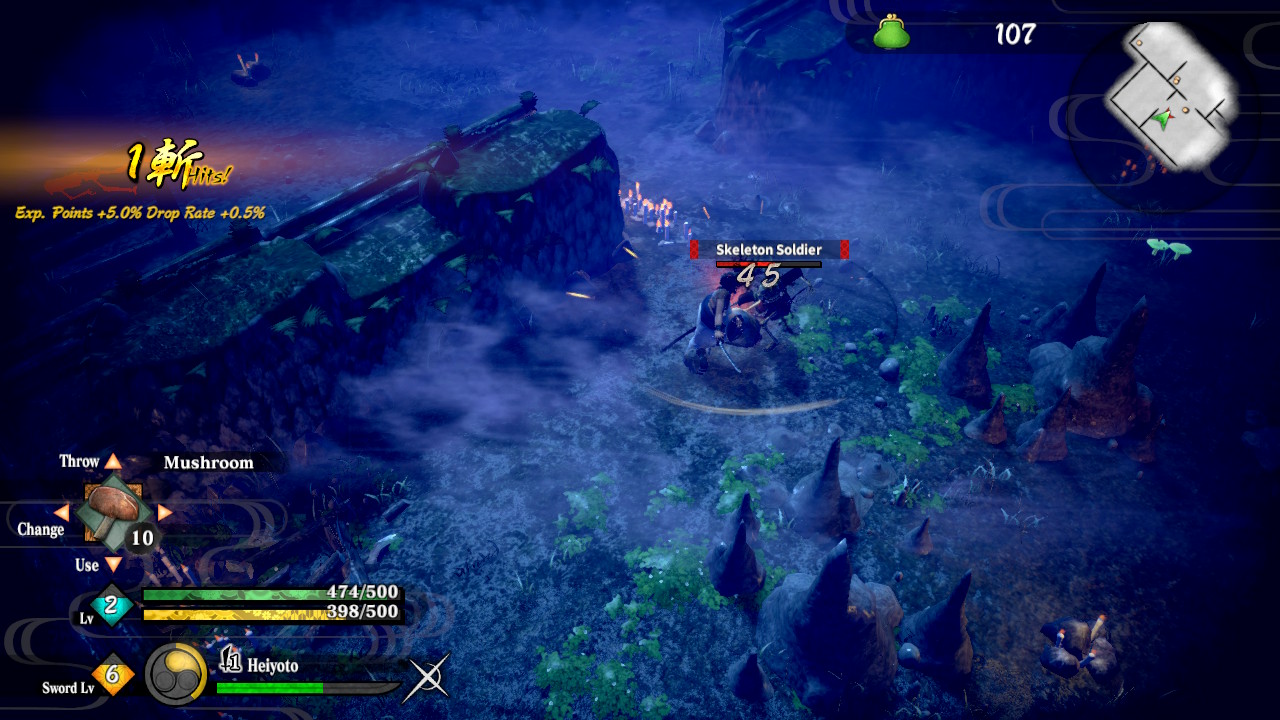Toggle the Throw action with the up arrow
The width and height of the screenshot is (1280, 720).
pos(116,461)
